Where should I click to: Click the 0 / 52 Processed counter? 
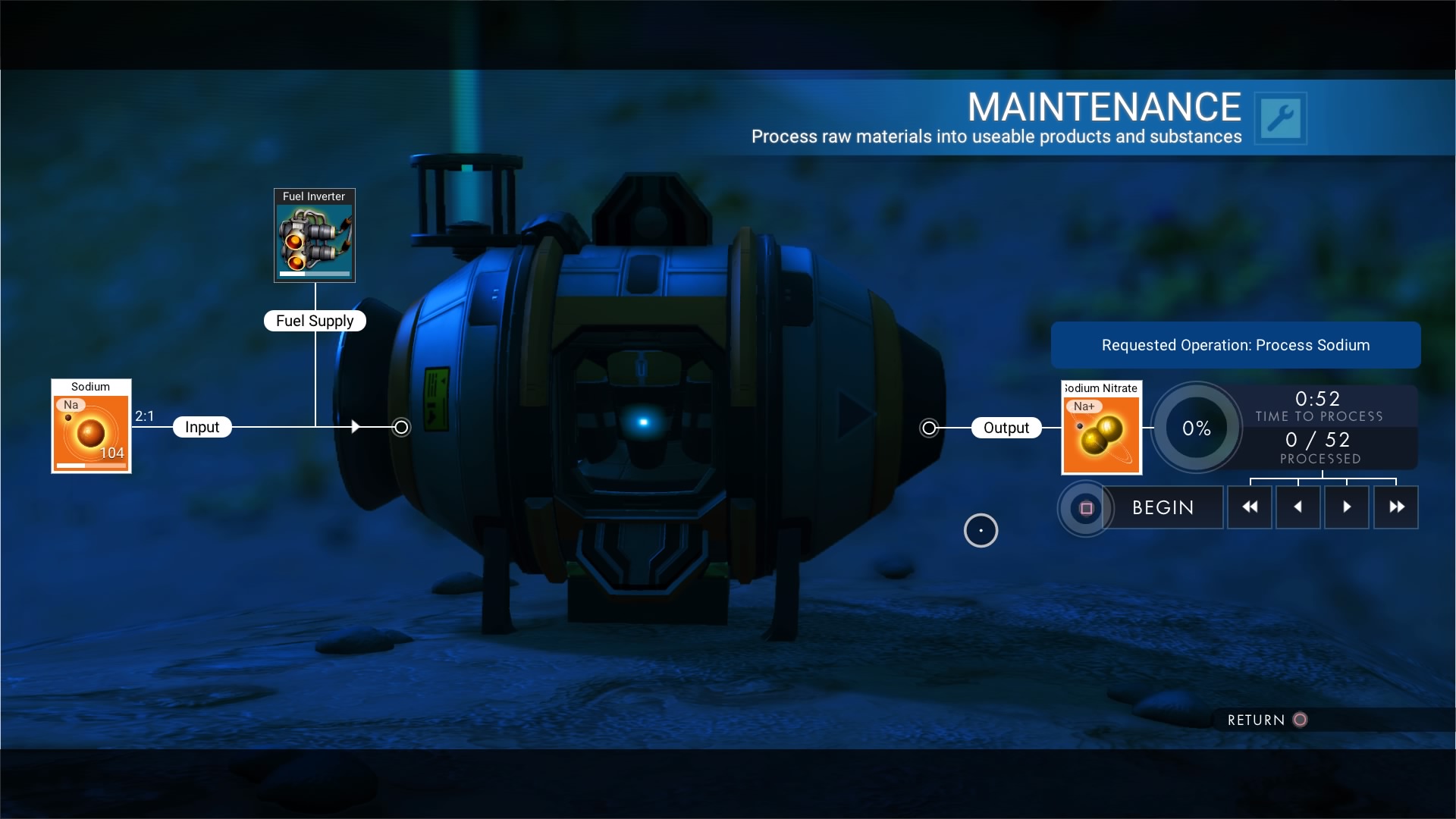click(1319, 446)
